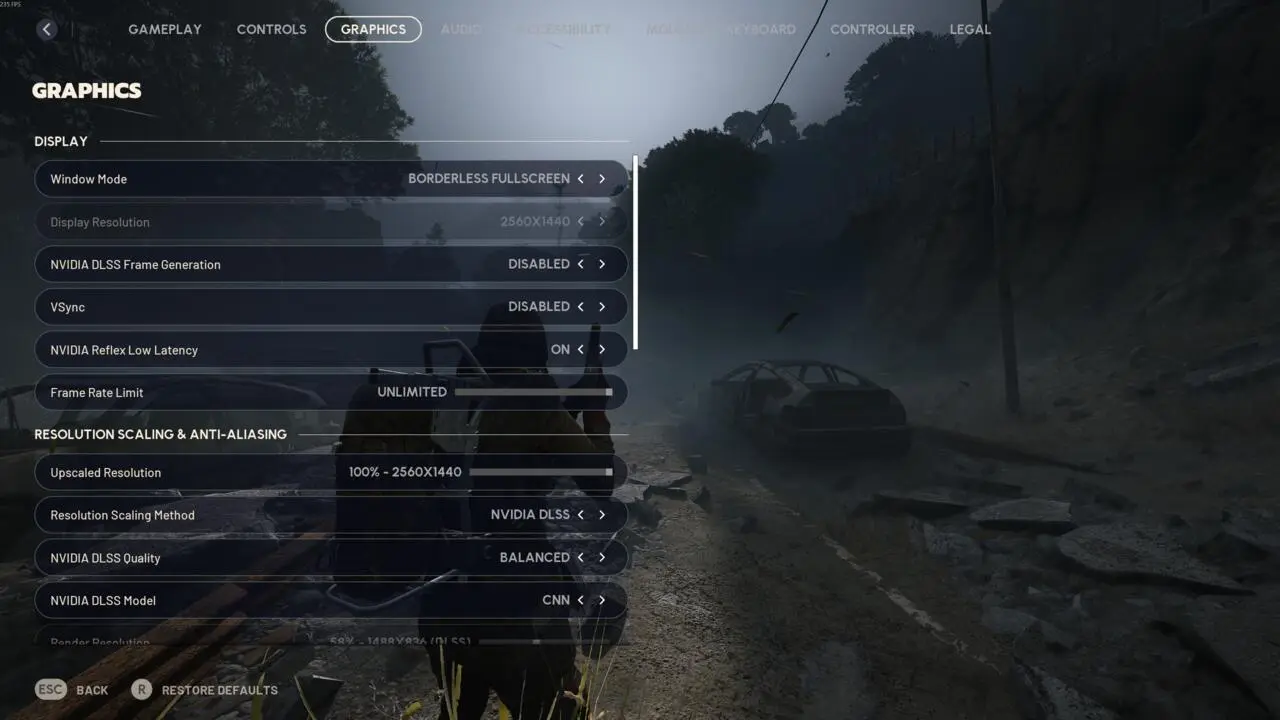
Task: Click the circular ESC icon at bottom
Action: (50, 689)
